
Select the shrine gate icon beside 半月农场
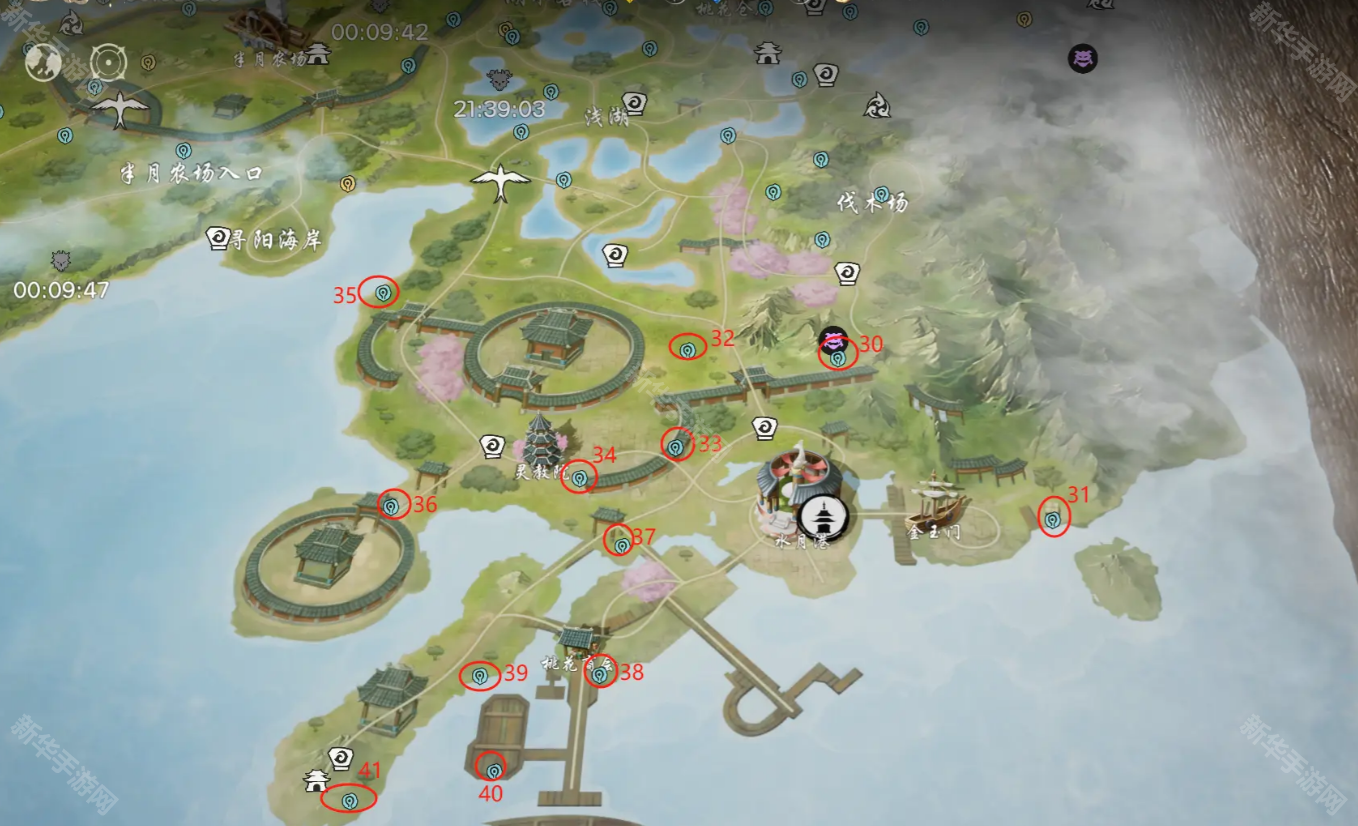[318, 53]
